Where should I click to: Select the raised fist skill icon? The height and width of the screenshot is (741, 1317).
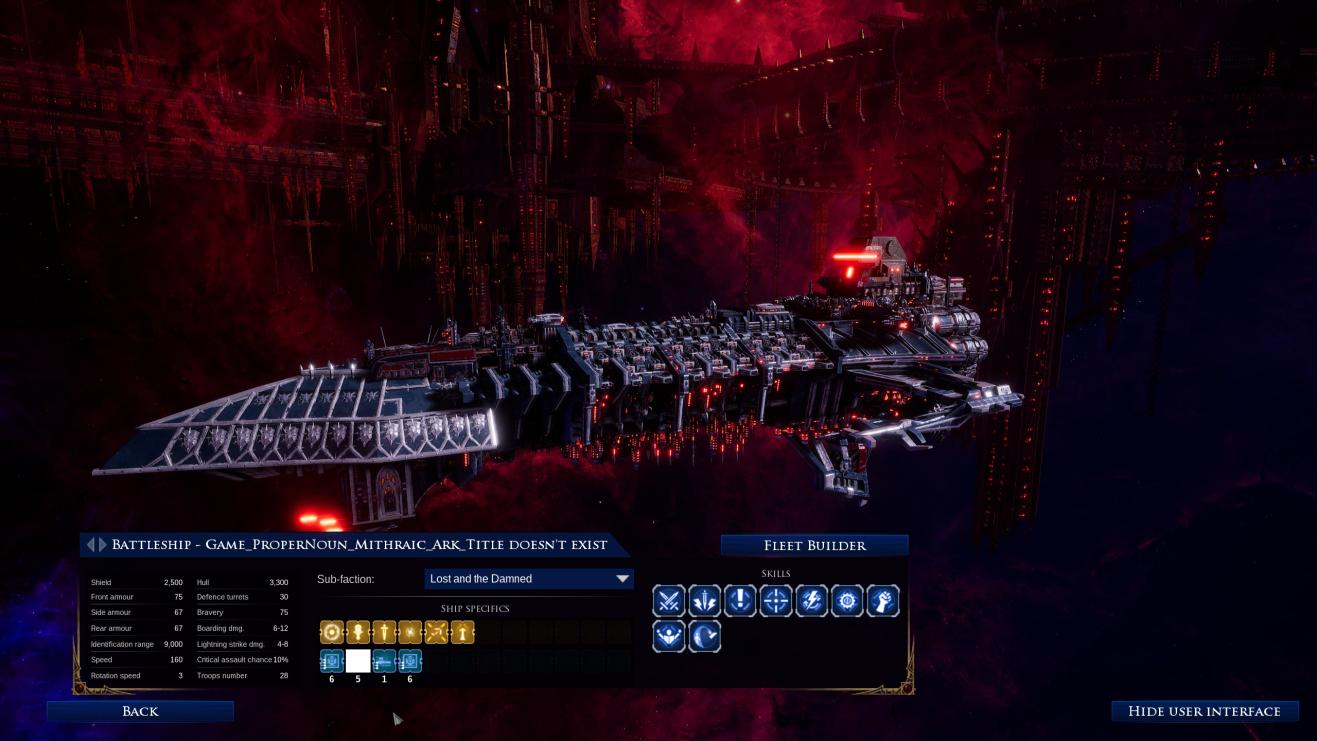(x=883, y=601)
